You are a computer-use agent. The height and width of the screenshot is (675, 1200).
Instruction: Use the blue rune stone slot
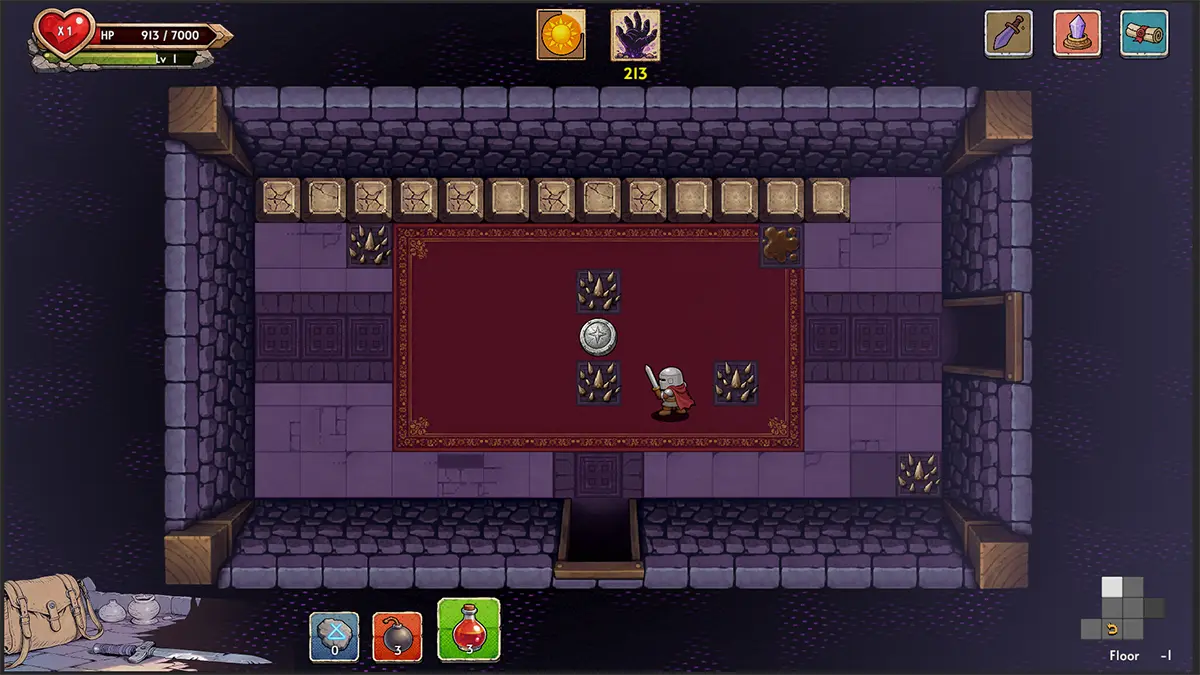(334, 636)
